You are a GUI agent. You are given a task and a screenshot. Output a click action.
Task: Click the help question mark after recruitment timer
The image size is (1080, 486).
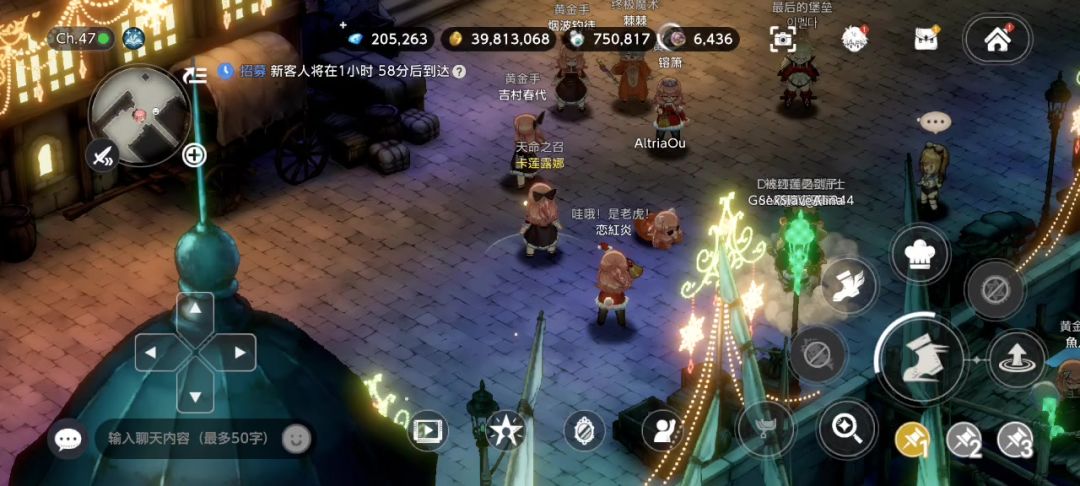(459, 71)
